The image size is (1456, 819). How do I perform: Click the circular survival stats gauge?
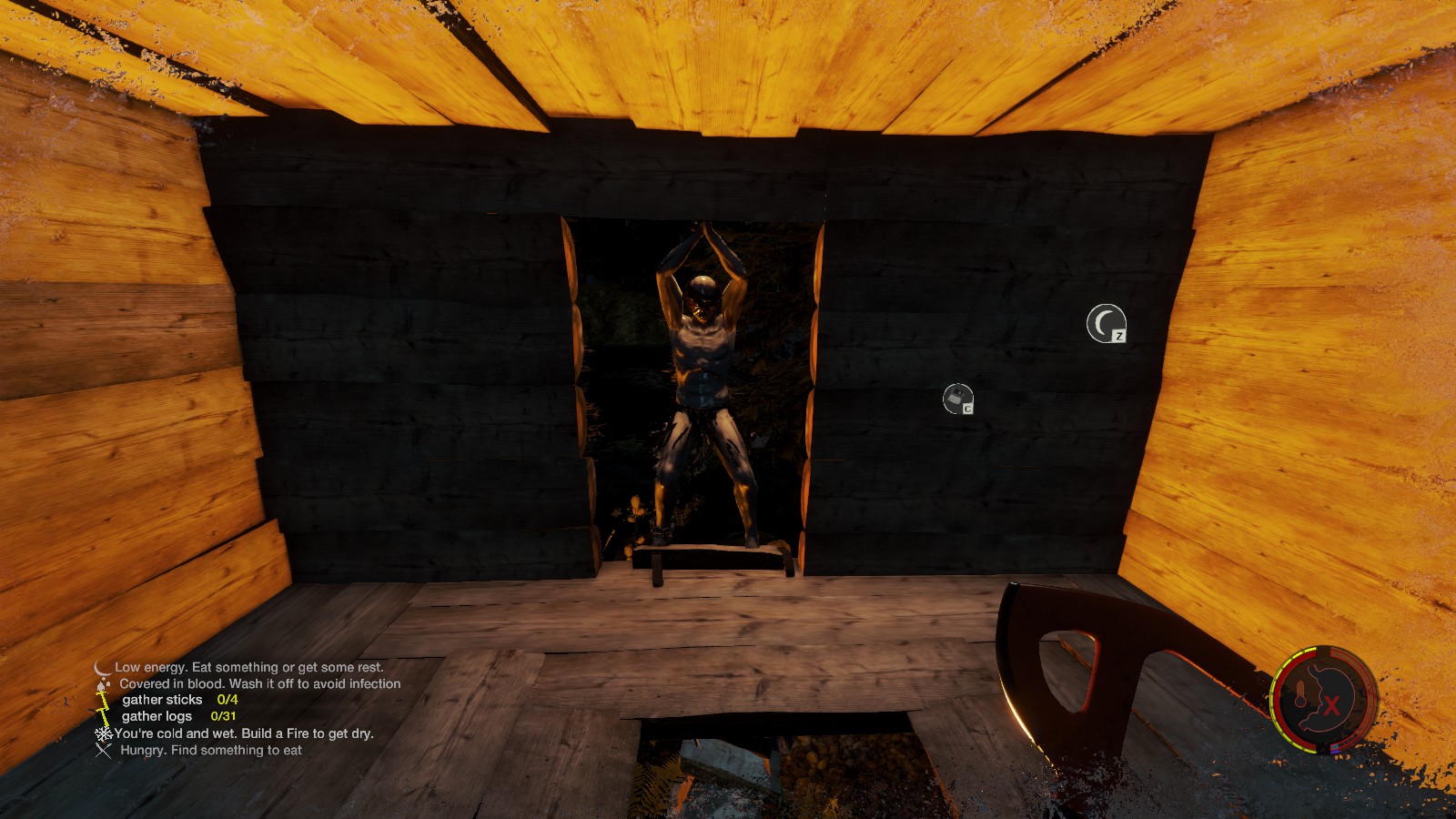[1324, 700]
